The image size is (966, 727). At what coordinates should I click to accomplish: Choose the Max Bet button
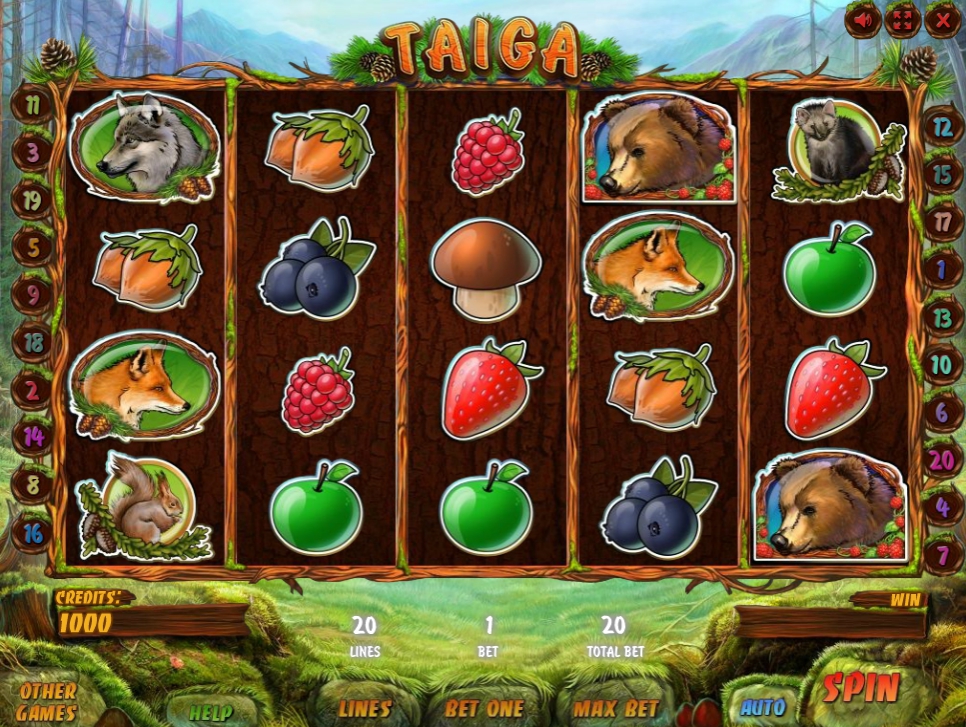click(x=615, y=708)
